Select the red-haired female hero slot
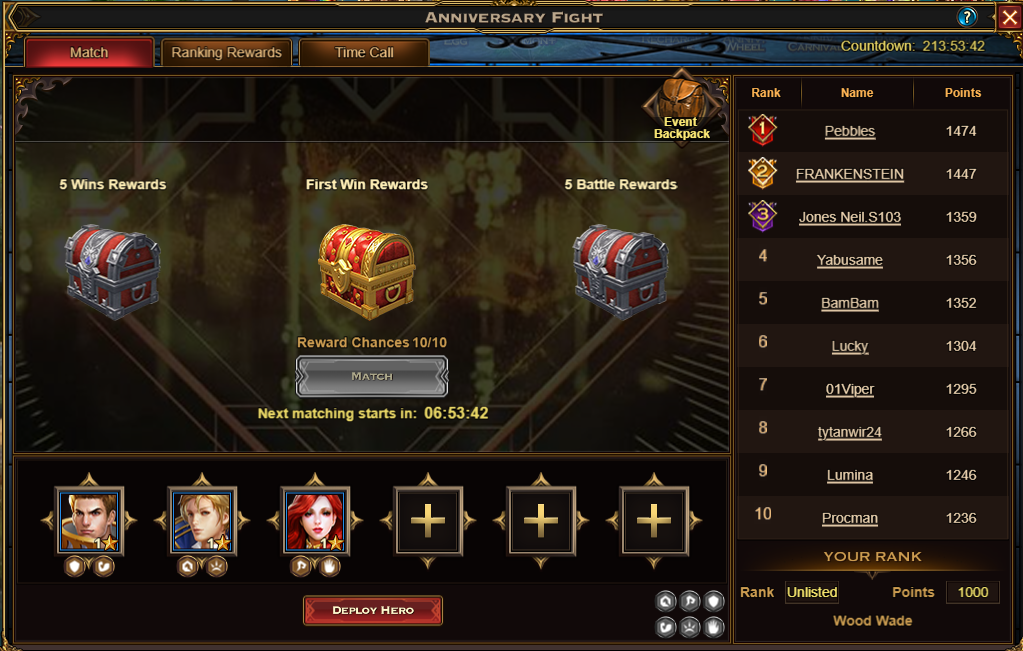 tap(315, 520)
